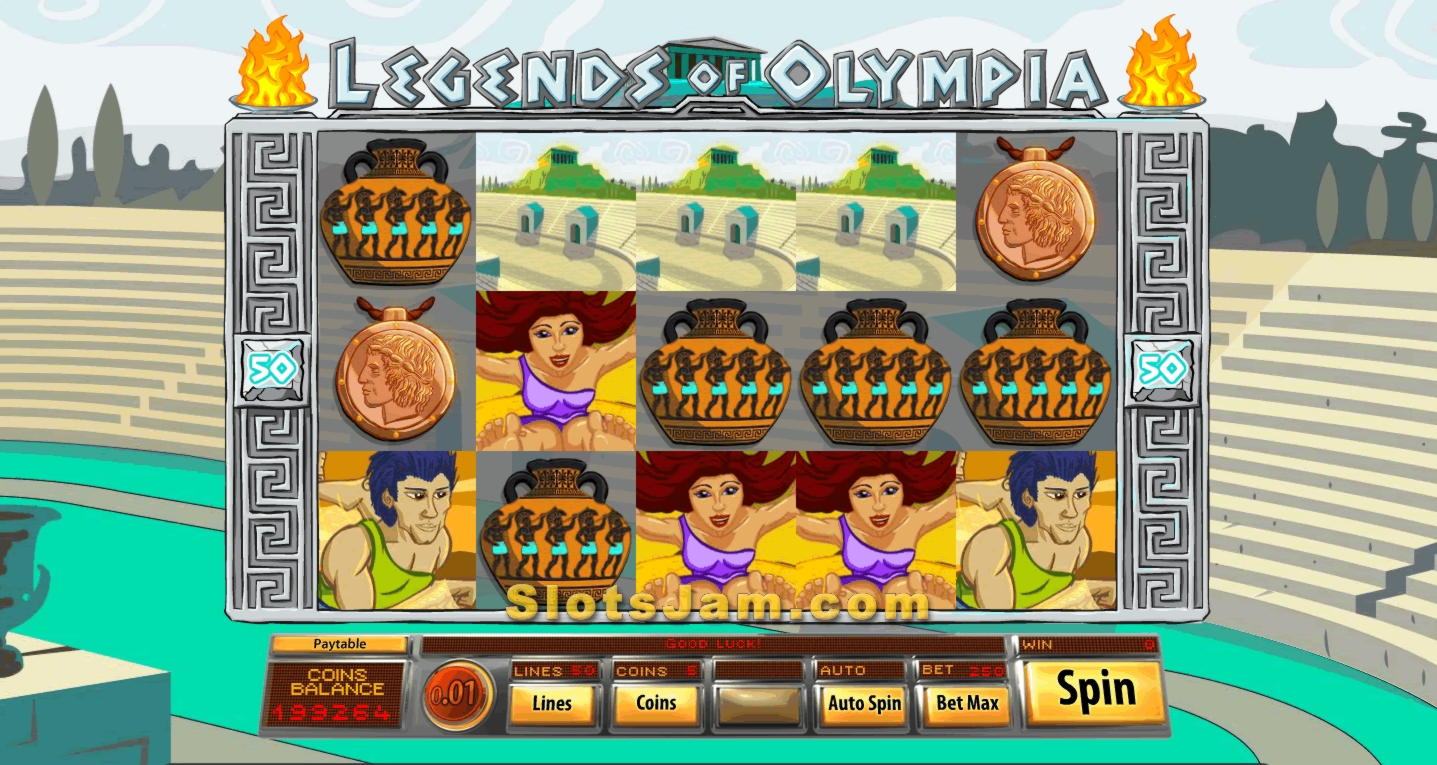Image resolution: width=1437 pixels, height=765 pixels.
Task: Open the Paytable
Action: click(339, 644)
